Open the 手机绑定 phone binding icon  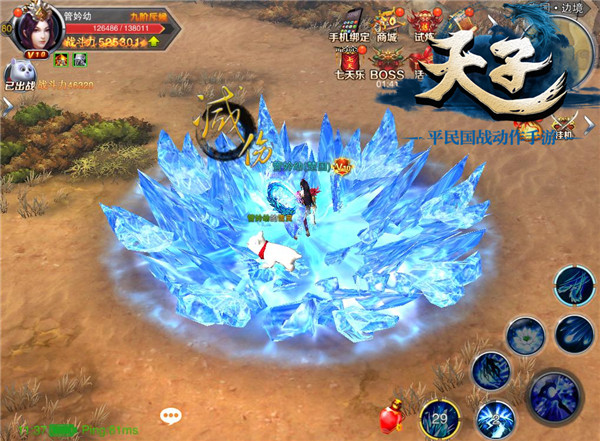[351, 25]
